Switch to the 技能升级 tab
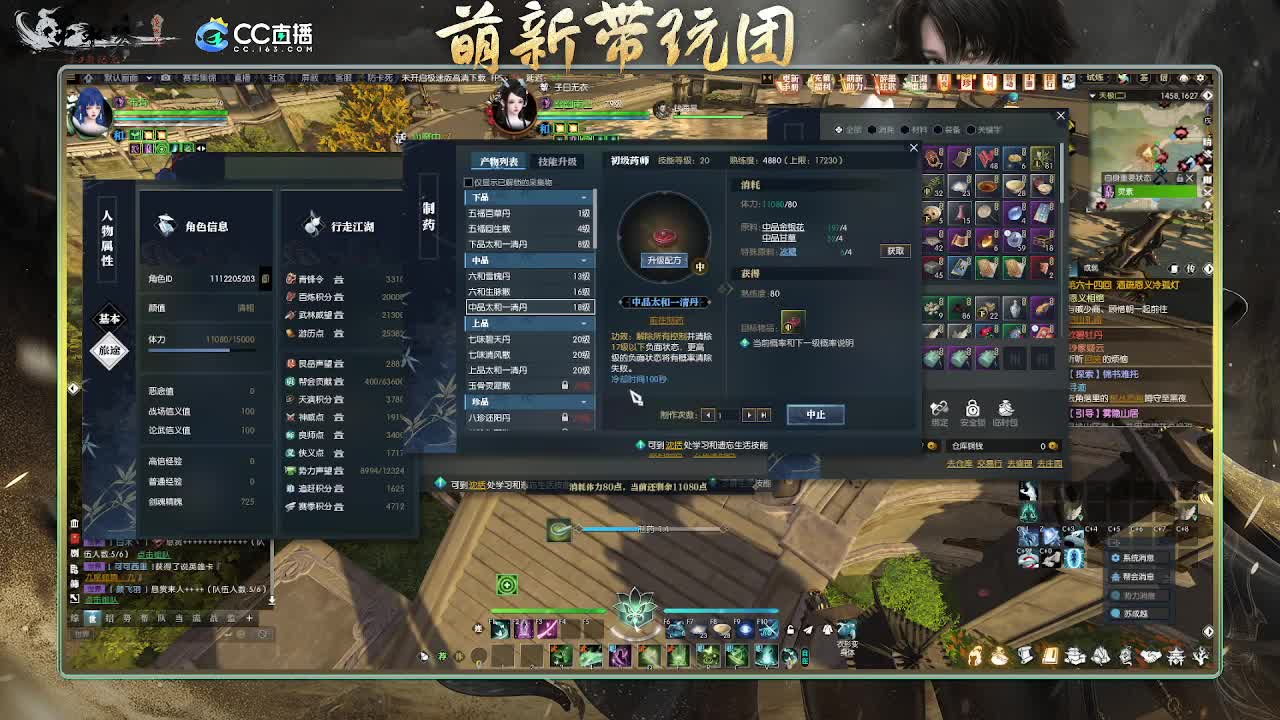The image size is (1280, 720). tap(557, 160)
